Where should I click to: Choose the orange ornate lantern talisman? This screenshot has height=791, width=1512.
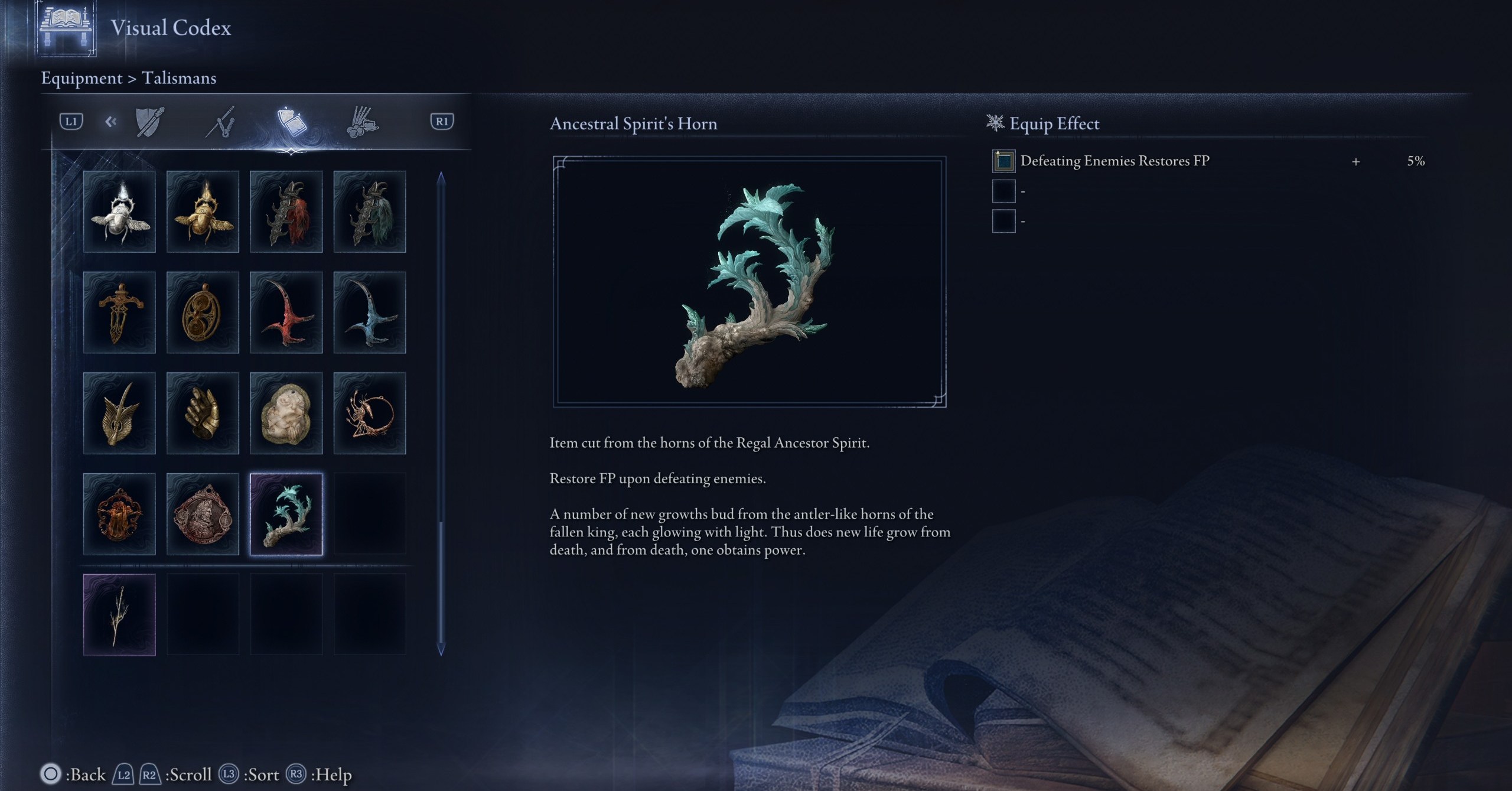pos(119,514)
